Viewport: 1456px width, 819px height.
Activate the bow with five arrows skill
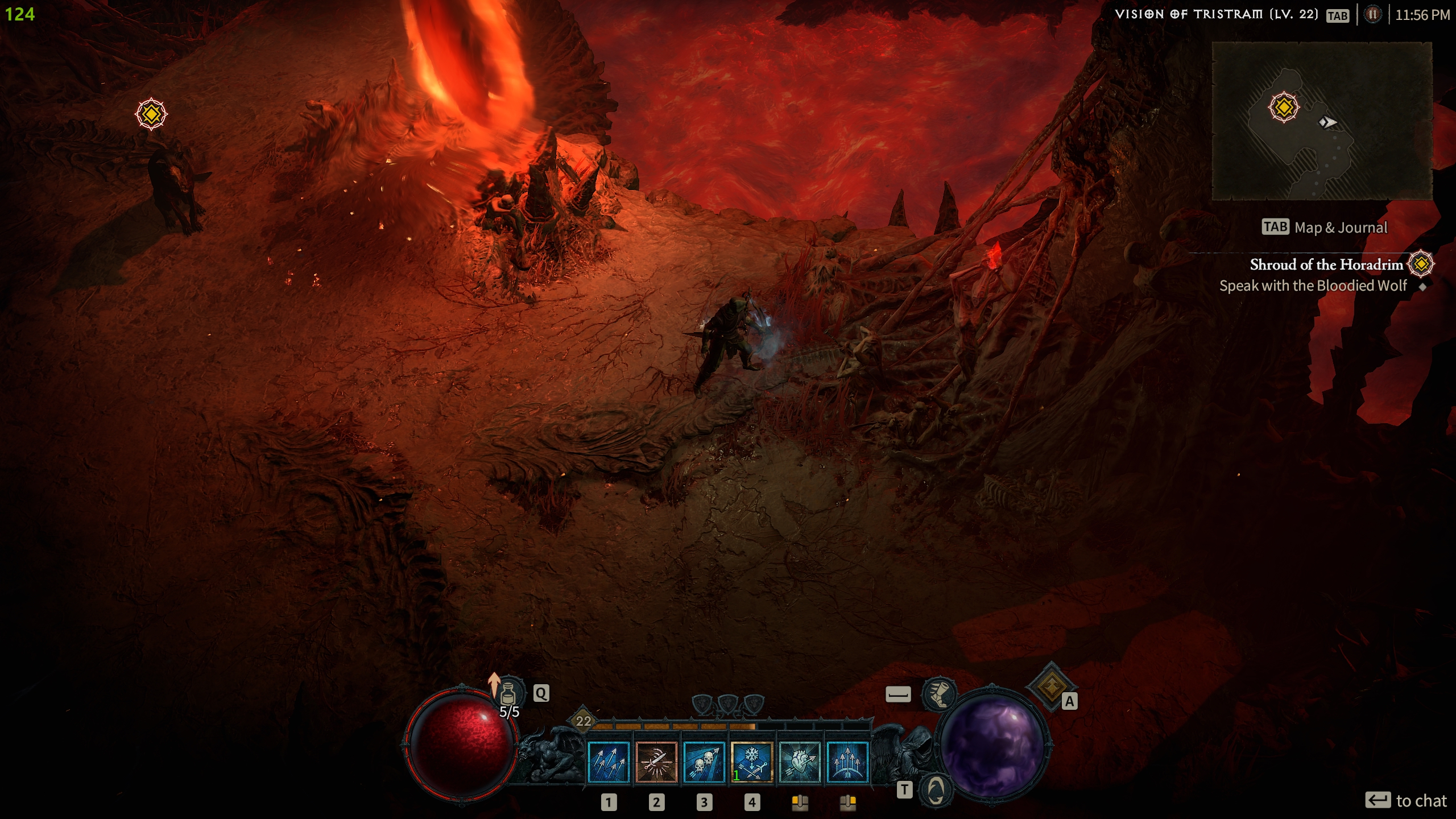[847, 763]
